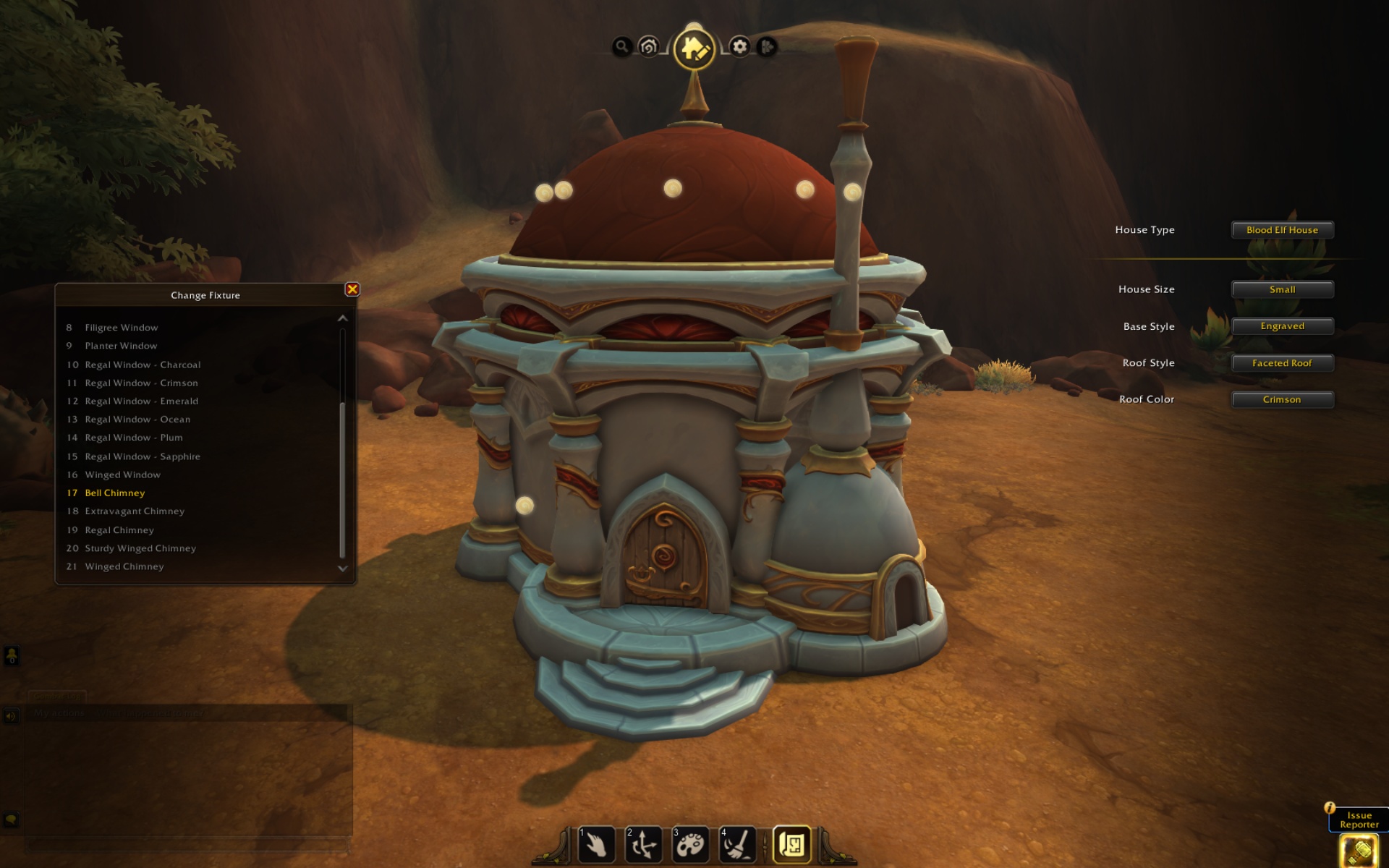This screenshot has width=1389, height=868.
Task: Change the Faceted Roof style
Action: pyautogui.click(x=1282, y=363)
